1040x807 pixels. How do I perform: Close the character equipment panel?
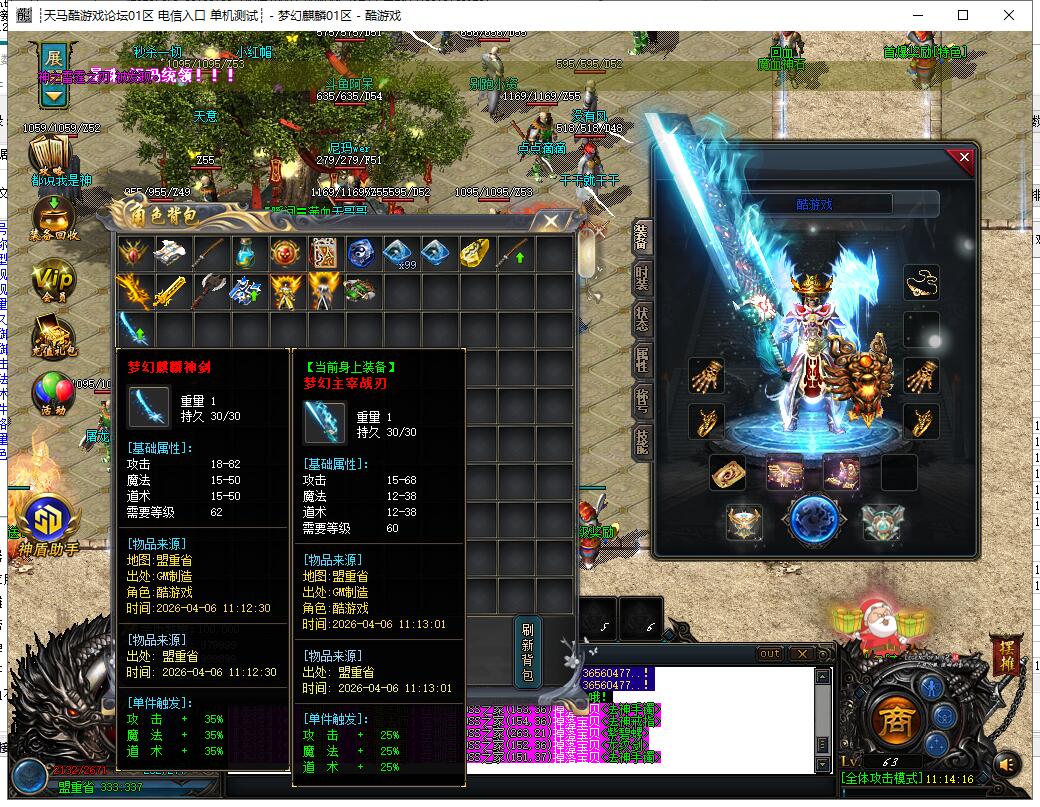click(964, 158)
